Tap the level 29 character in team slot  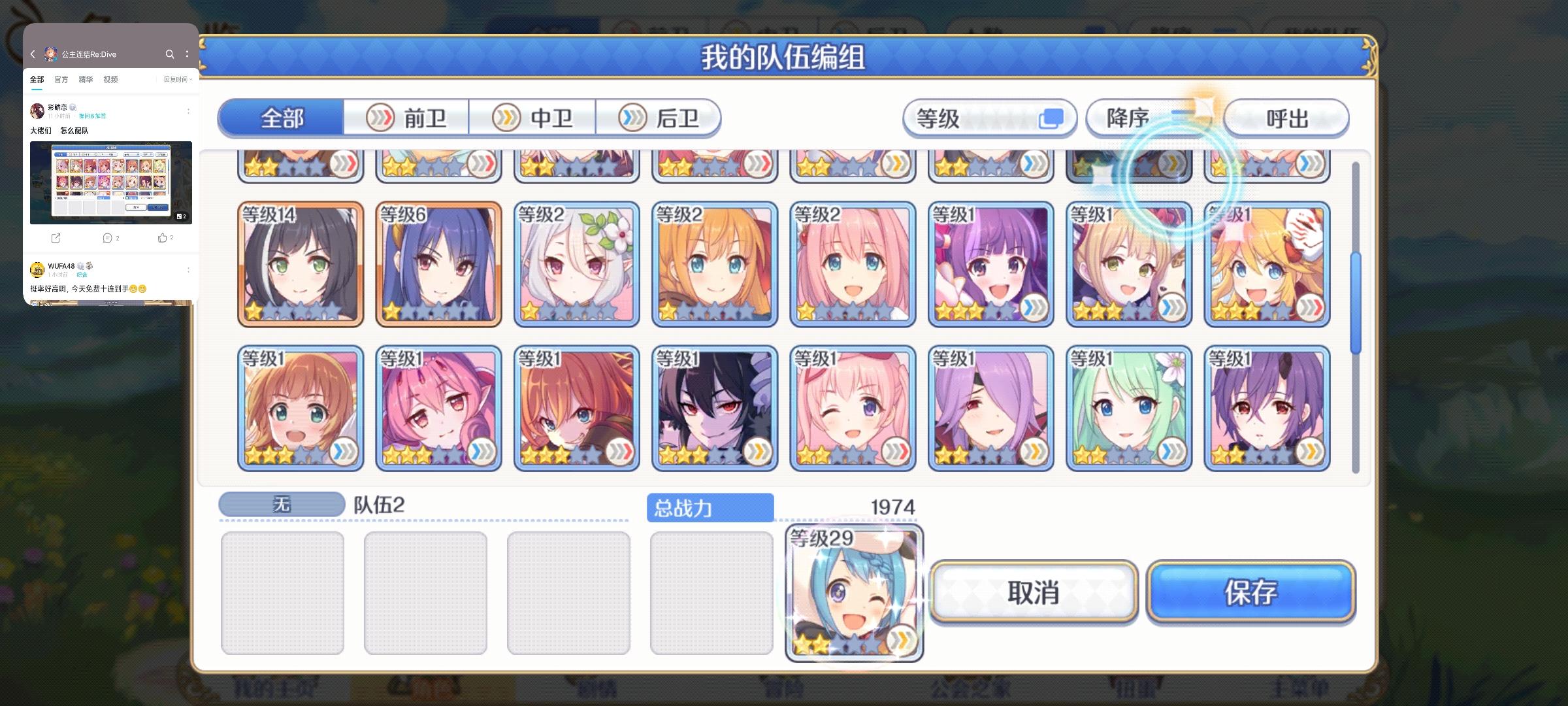(853, 592)
